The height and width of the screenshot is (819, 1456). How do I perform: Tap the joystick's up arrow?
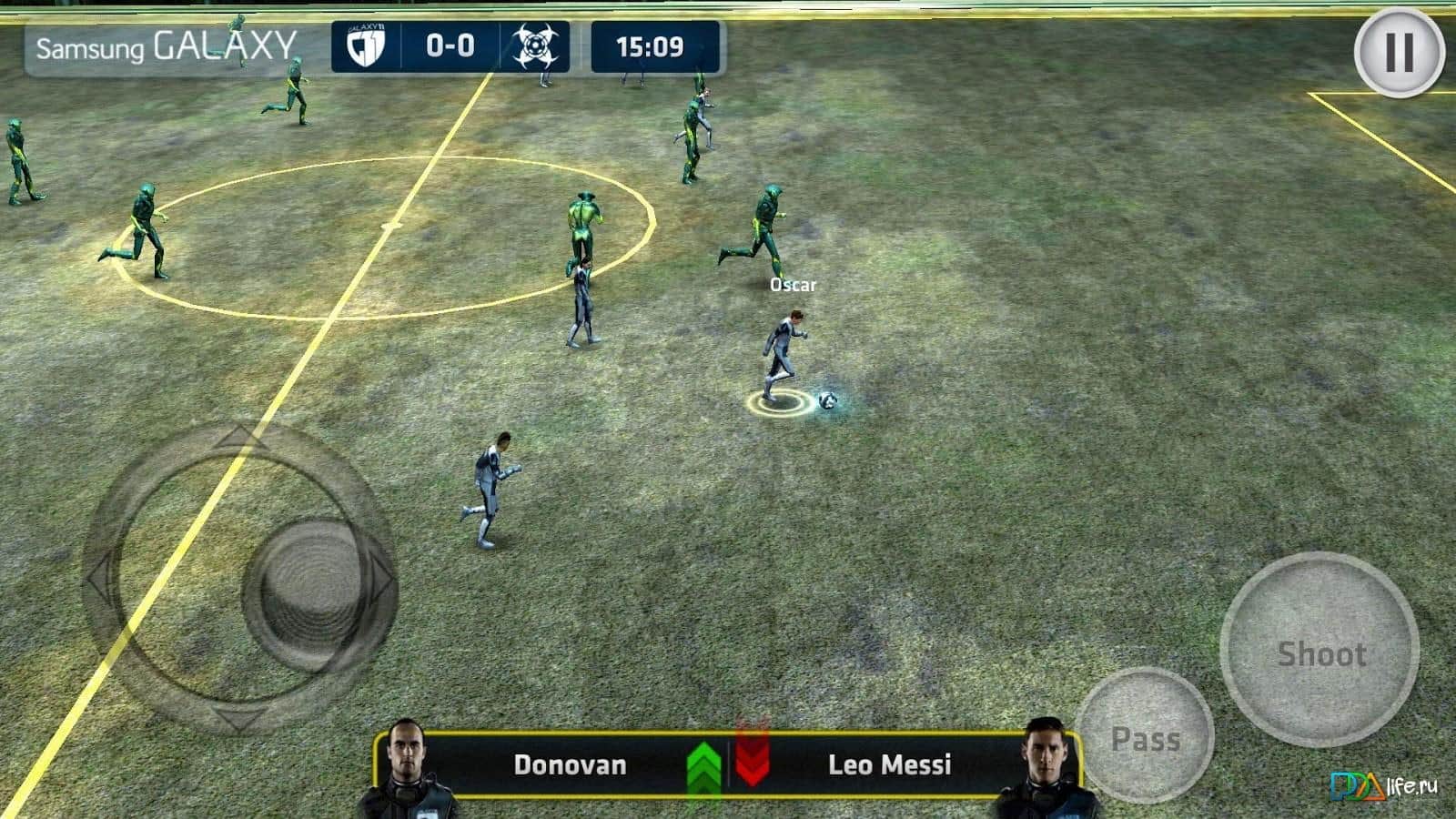point(238,439)
